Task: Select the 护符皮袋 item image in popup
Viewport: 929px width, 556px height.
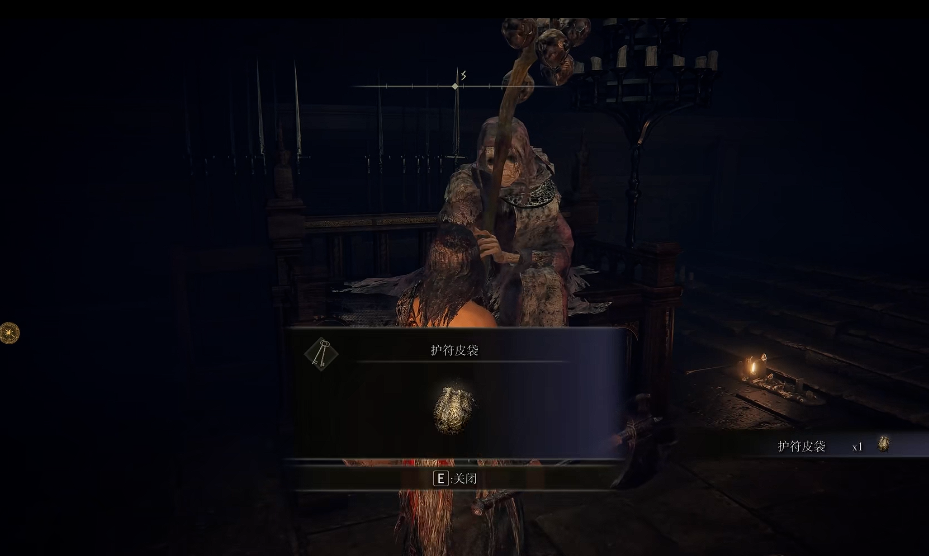Action: (x=453, y=410)
